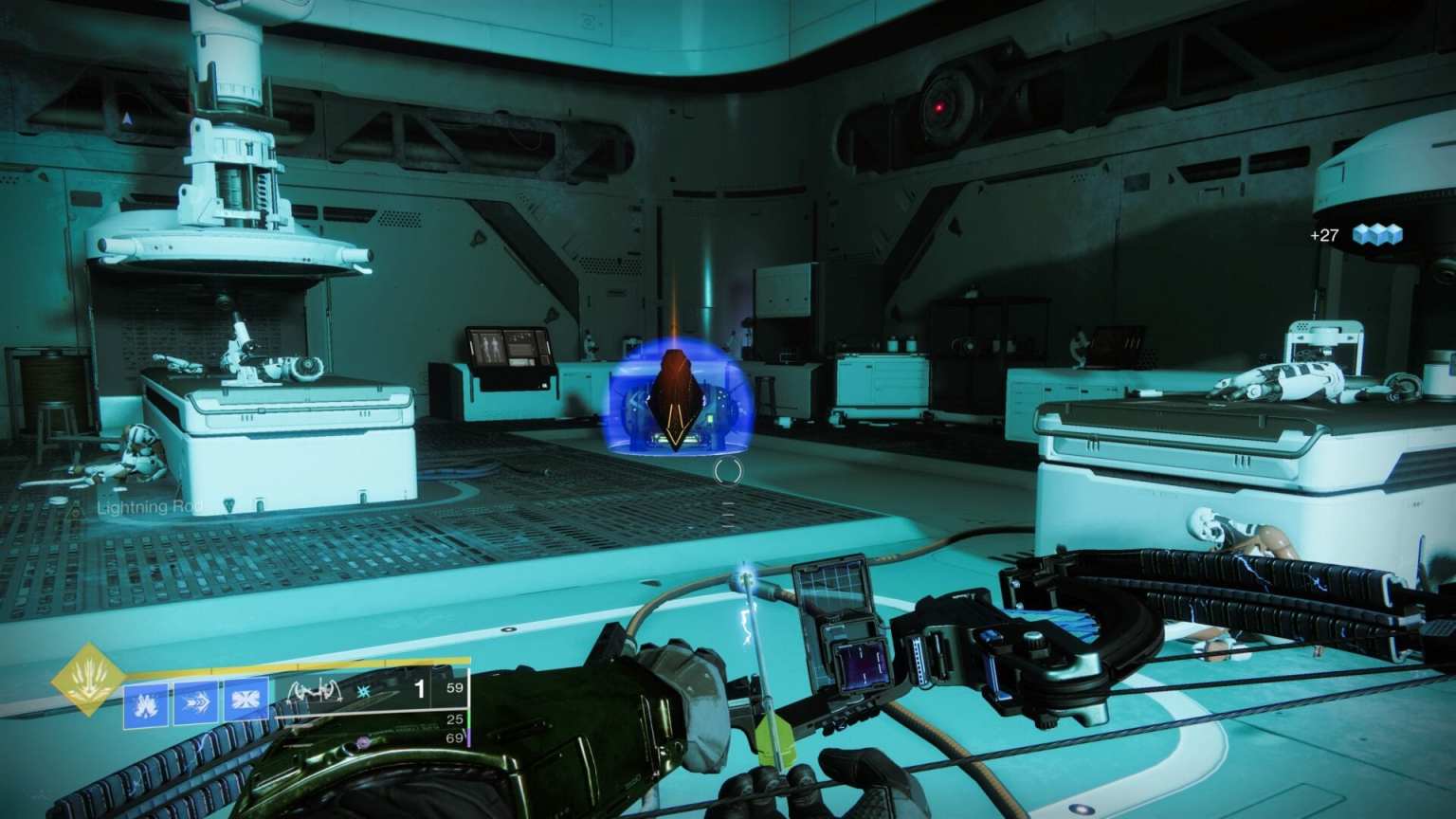Click the lab computer monitor screen

pyautogui.click(x=506, y=348)
